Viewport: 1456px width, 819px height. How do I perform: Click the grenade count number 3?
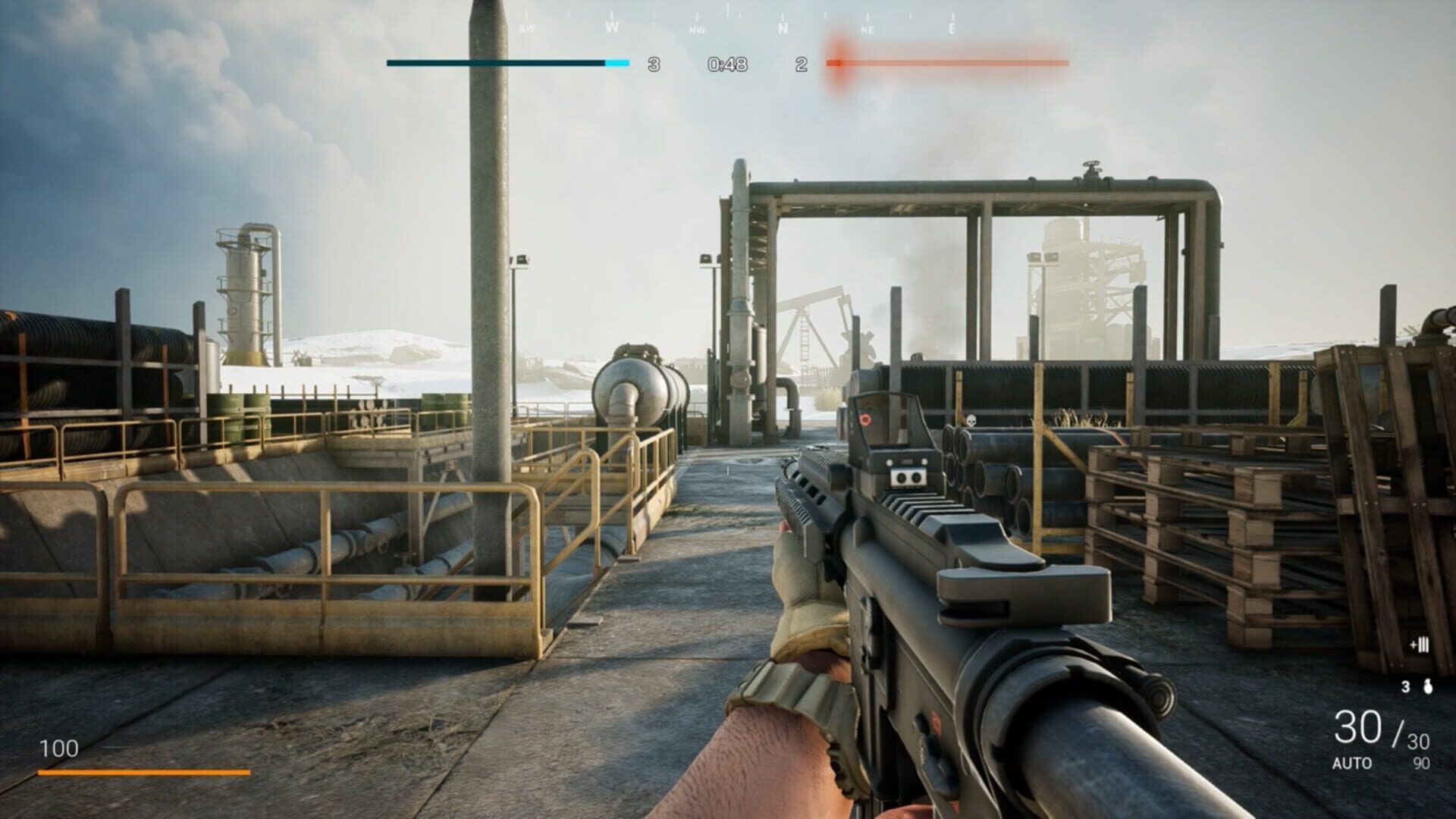1405,686
